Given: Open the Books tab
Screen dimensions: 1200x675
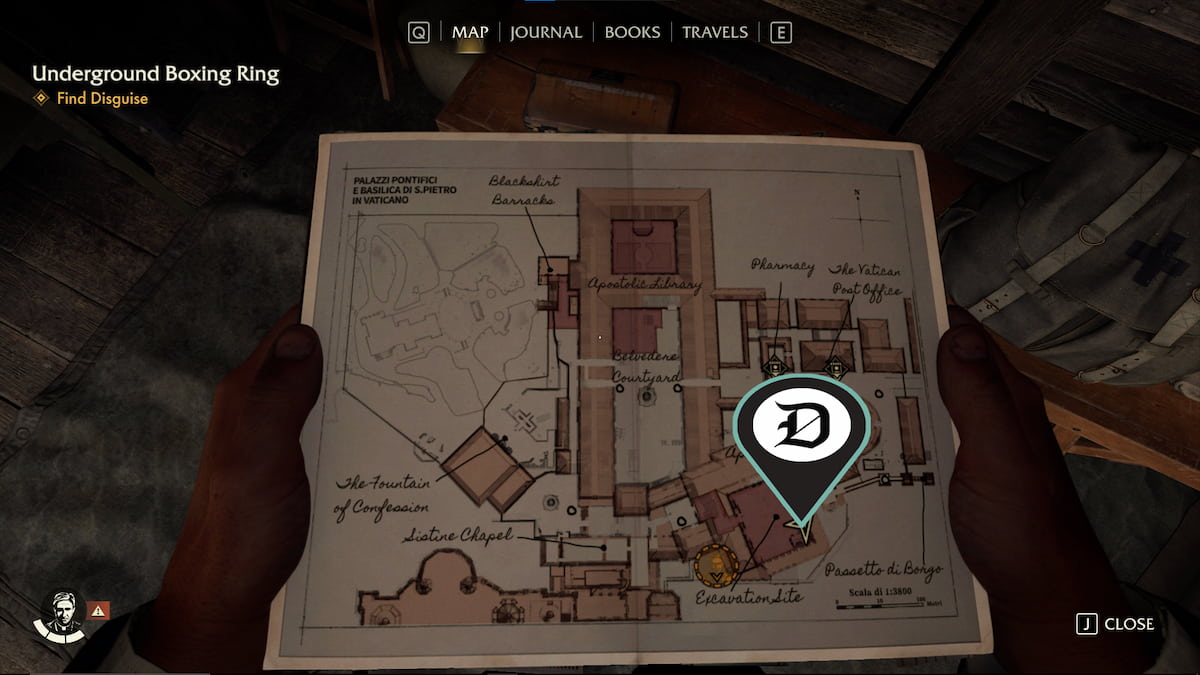Looking at the screenshot, I should click(x=632, y=32).
